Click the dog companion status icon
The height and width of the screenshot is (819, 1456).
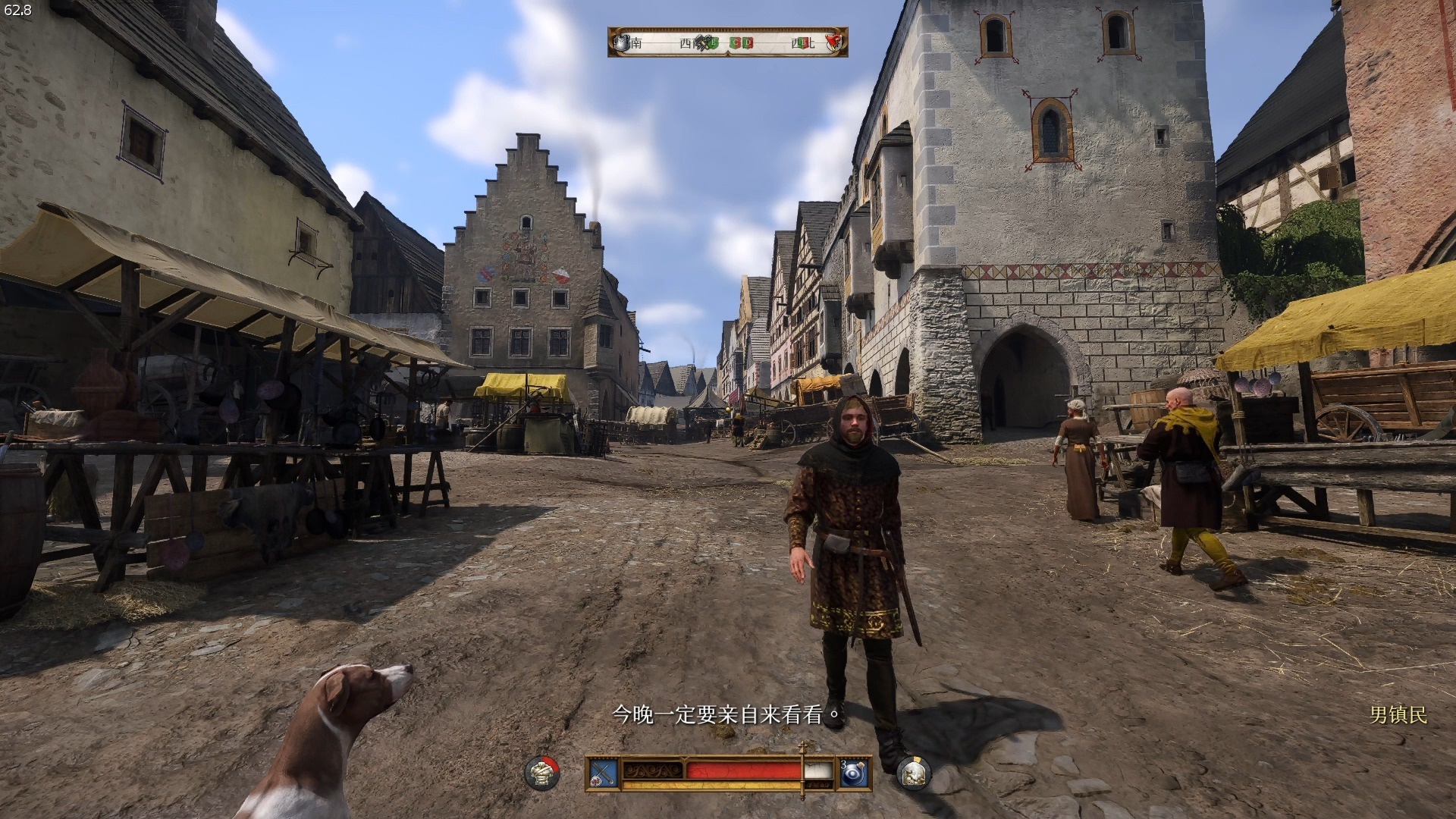tap(914, 773)
